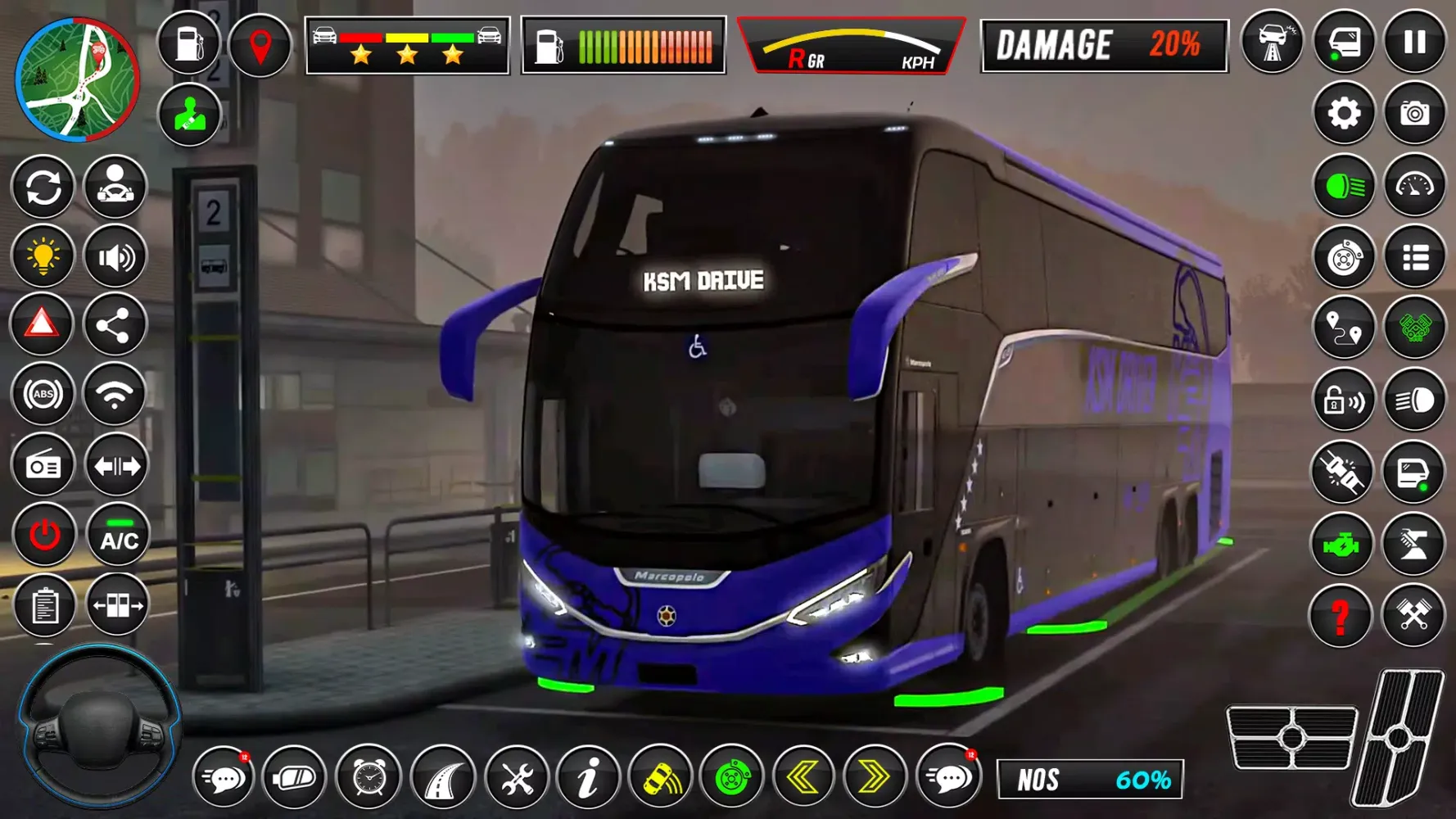Screen dimensions: 1456x819
Task: Sound the horn speaker icon
Action: click(x=115, y=258)
